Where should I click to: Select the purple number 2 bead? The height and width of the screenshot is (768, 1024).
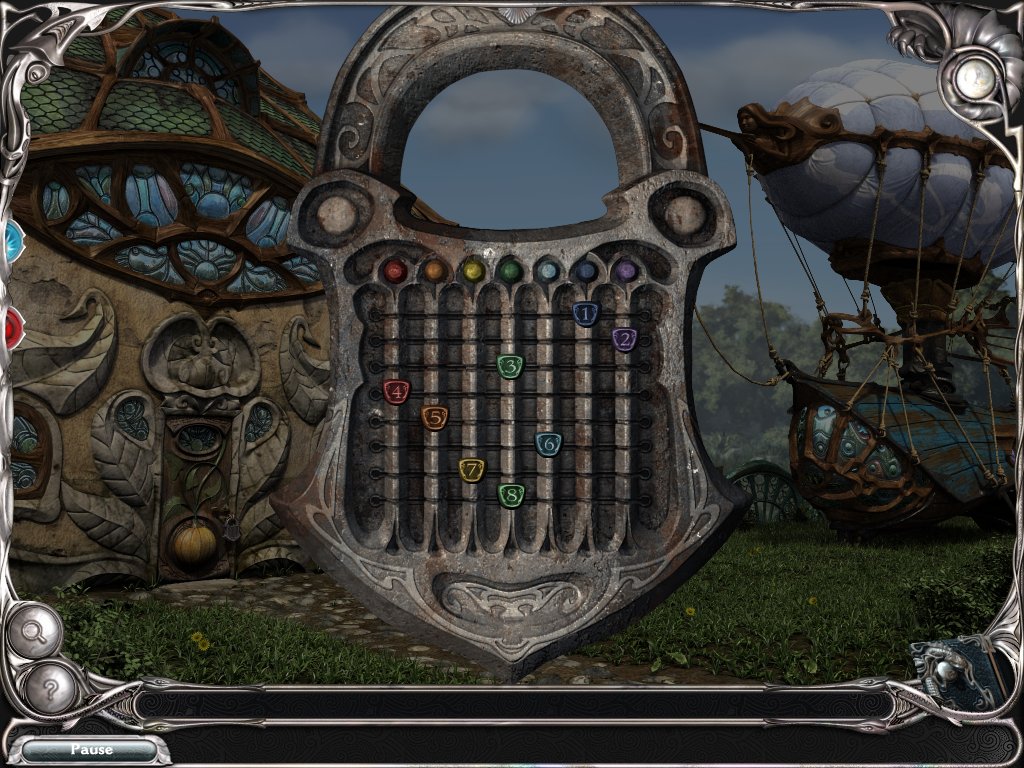[624, 340]
